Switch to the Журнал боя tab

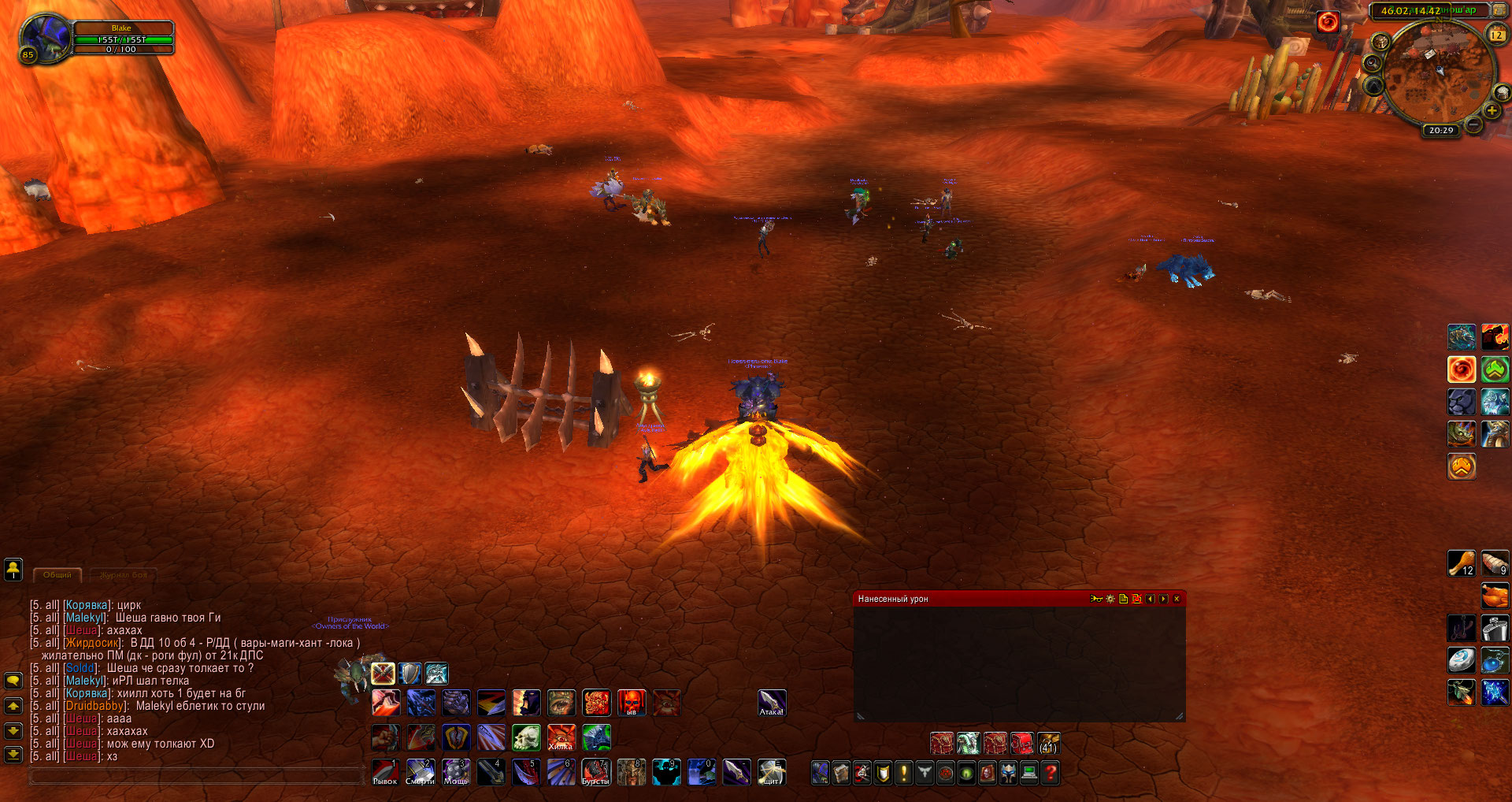(124, 575)
